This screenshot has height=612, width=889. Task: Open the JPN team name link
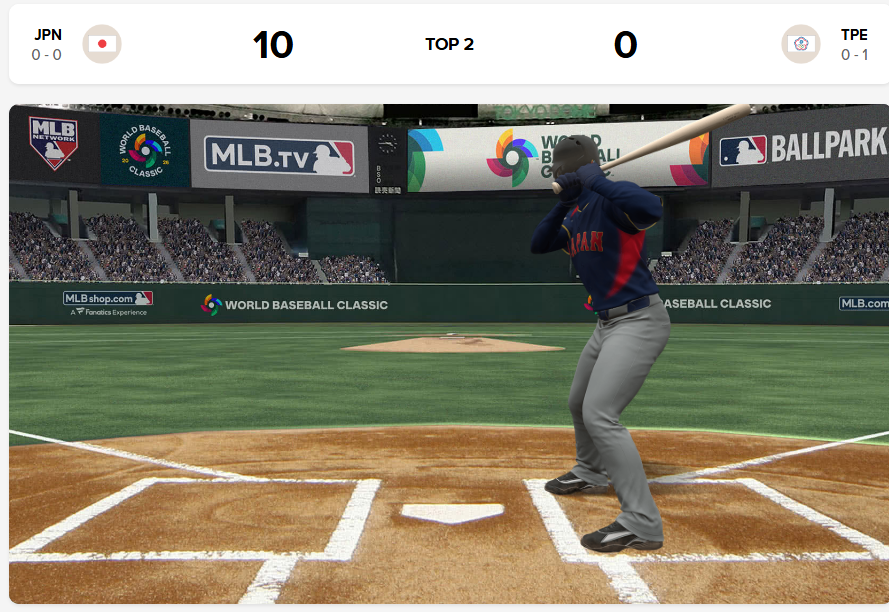pyautogui.click(x=47, y=35)
